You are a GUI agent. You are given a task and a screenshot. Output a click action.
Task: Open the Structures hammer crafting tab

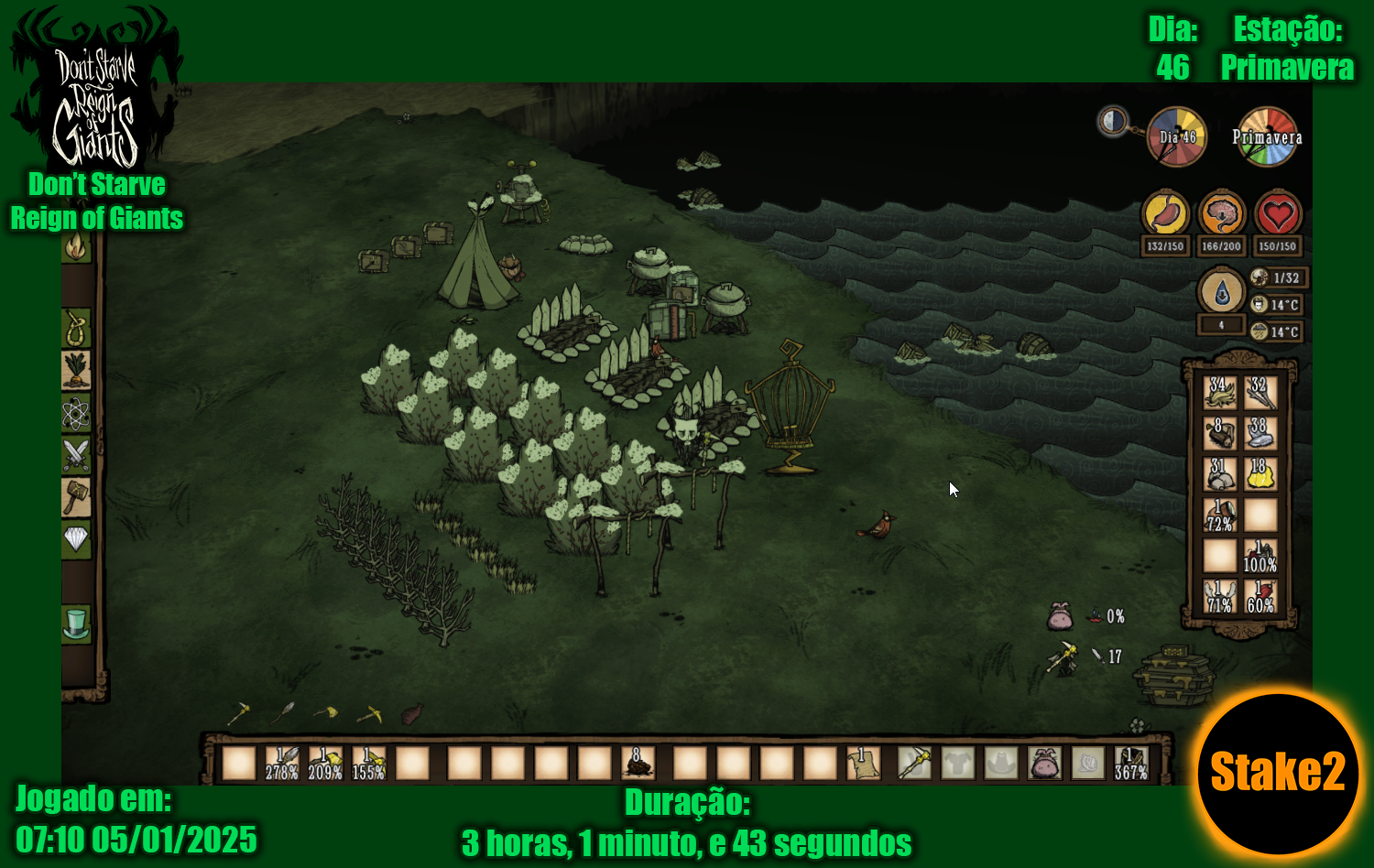tap(76, 497)
